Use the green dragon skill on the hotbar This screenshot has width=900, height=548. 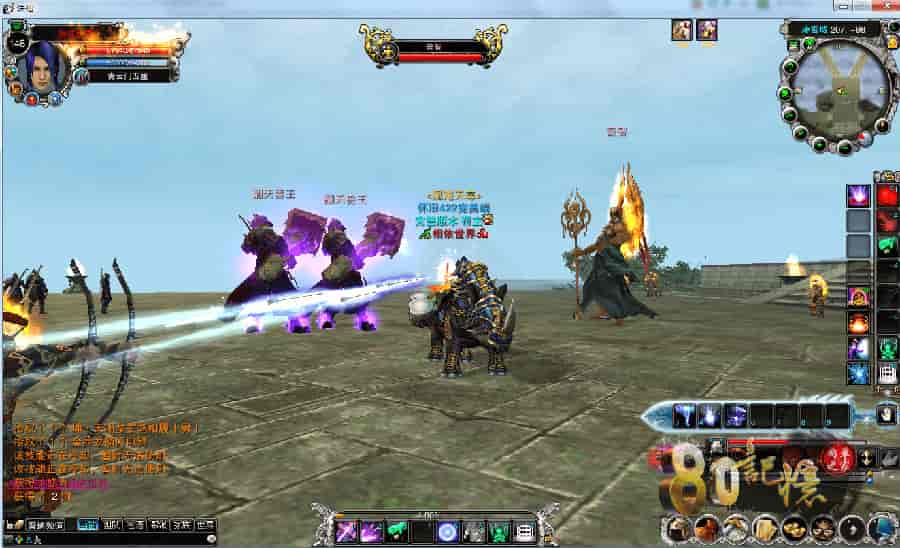coord(398,531)
